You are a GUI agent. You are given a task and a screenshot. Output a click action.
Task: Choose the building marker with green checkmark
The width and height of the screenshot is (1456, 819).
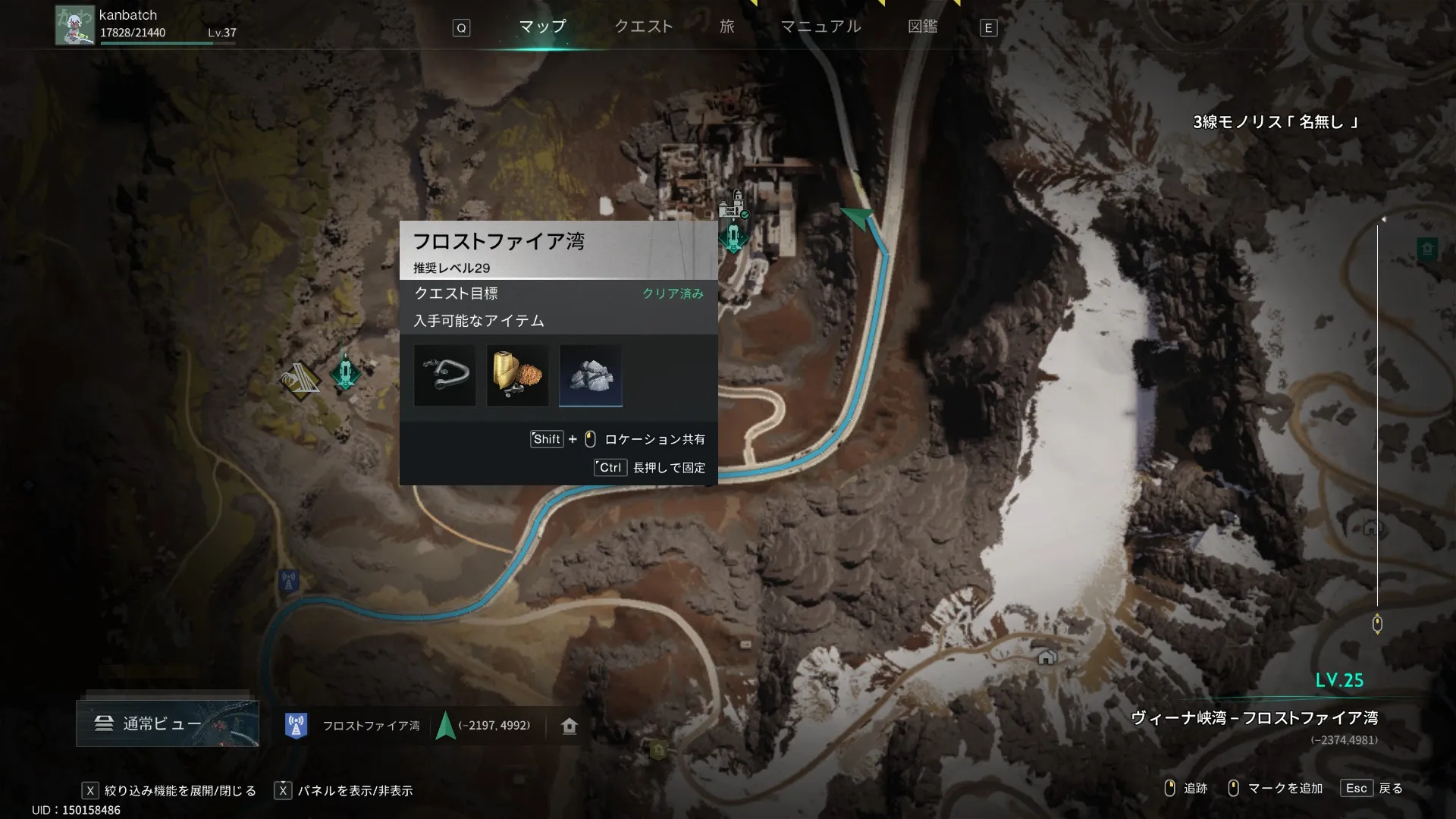click(x=733, y=205)
